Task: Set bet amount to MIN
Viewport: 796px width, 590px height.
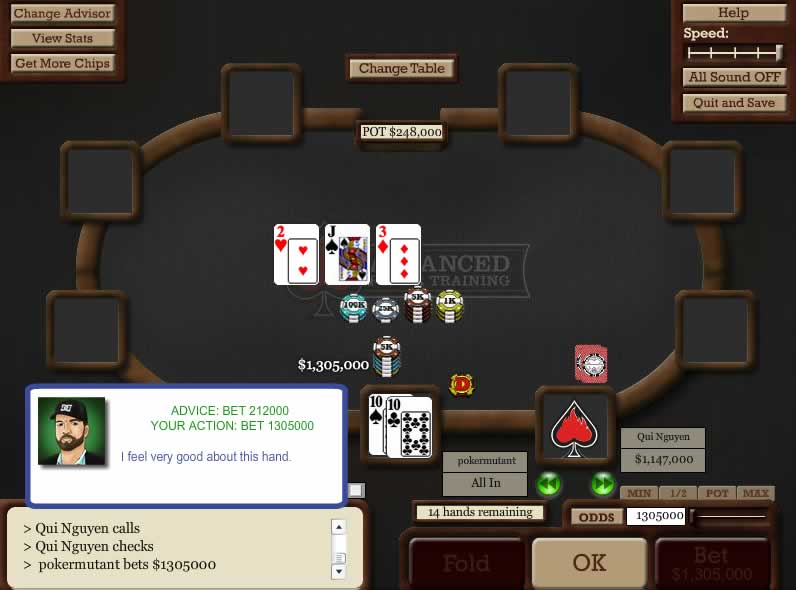Action: tap(640, 493)
